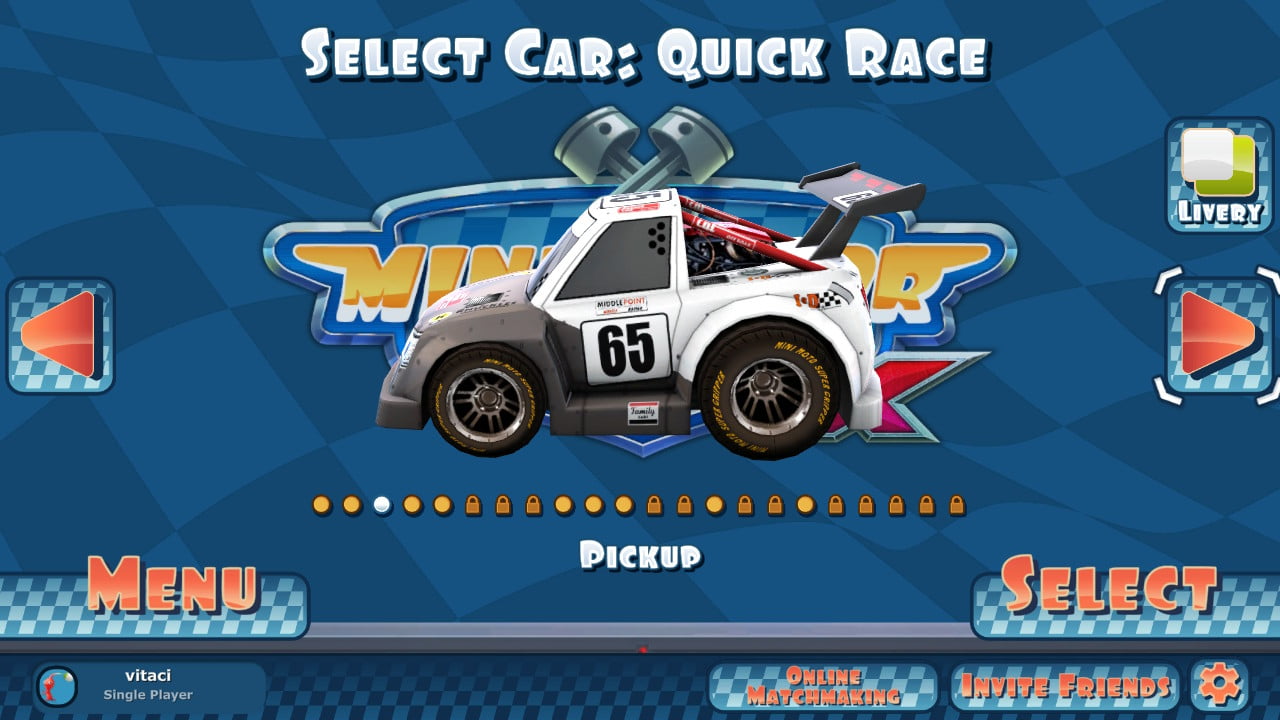Click the displayed Pickup car model
1280x720 pixels.
coord(640,330)
